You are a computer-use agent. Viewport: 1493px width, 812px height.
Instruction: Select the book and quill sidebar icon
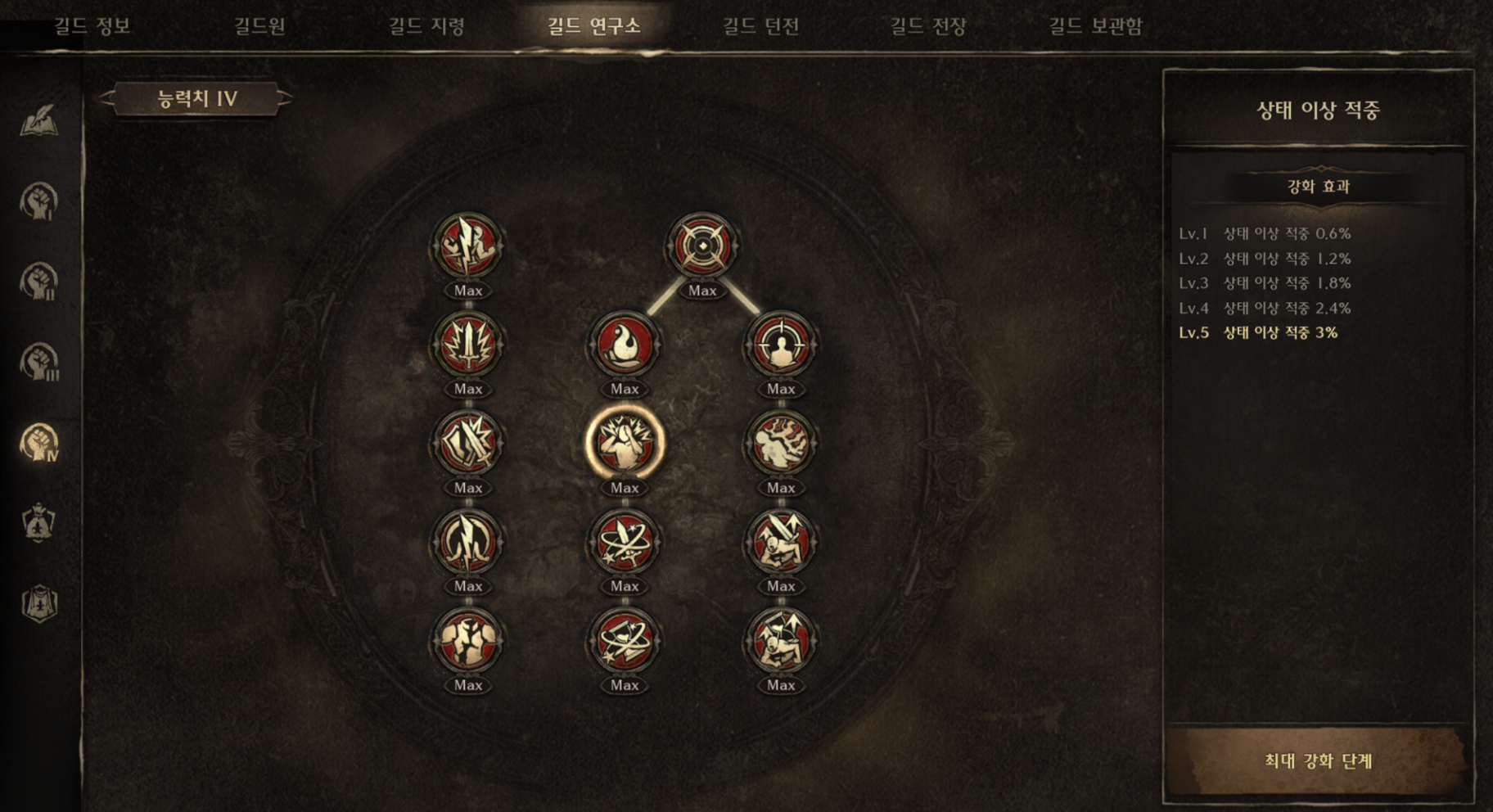pyautogui.click(x=38, y=121)
